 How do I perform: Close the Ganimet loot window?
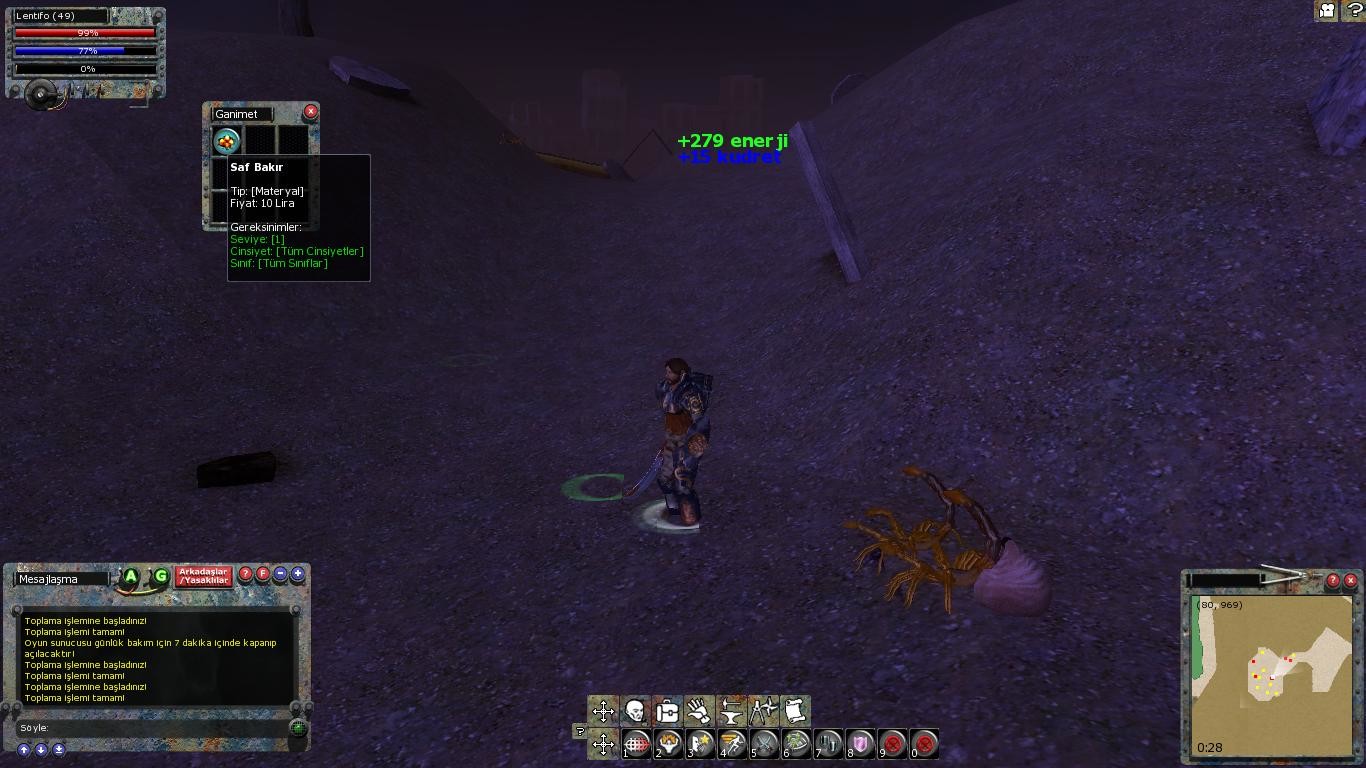point(310,112)
